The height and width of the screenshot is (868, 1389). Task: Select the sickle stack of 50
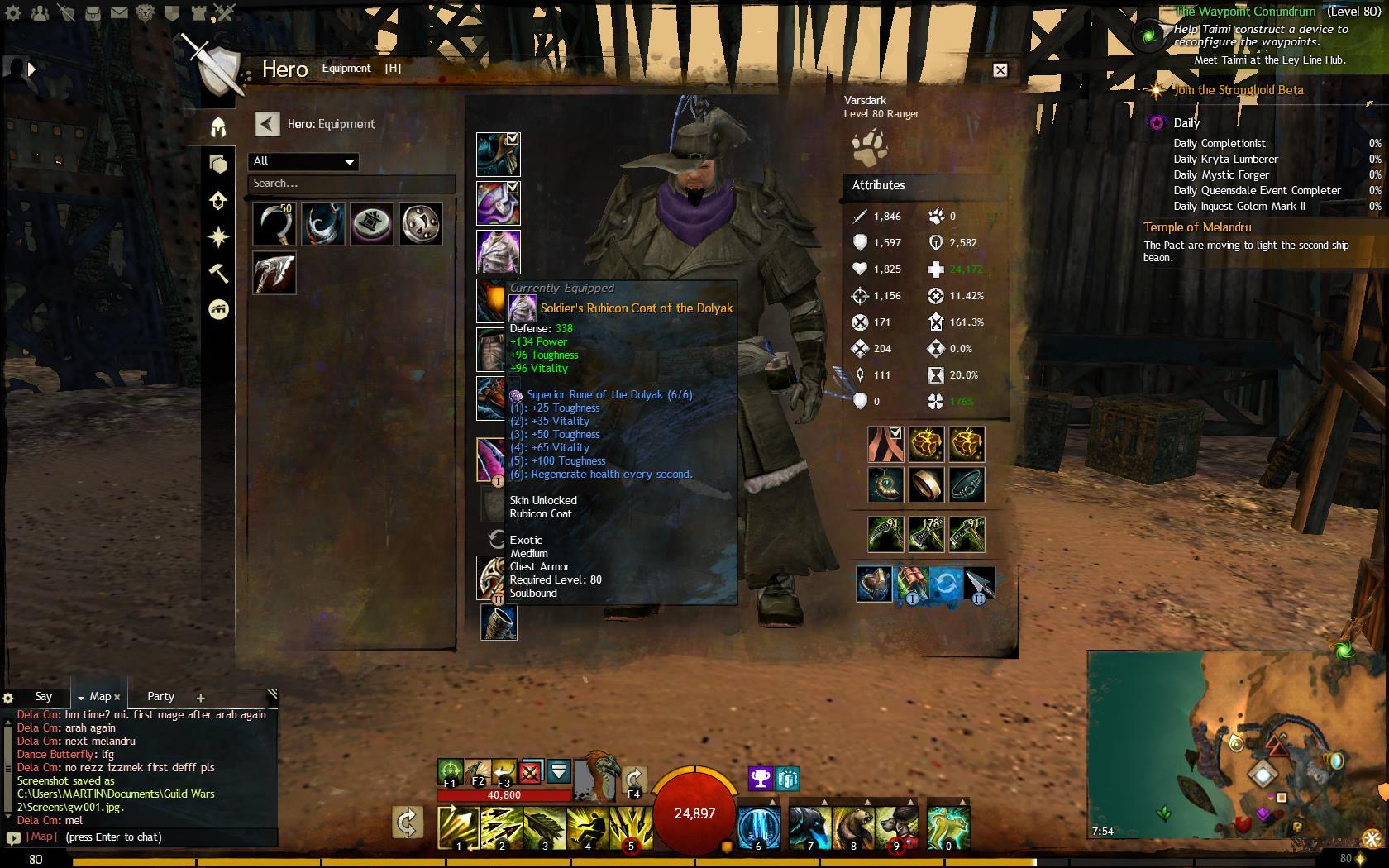[274, 224]
